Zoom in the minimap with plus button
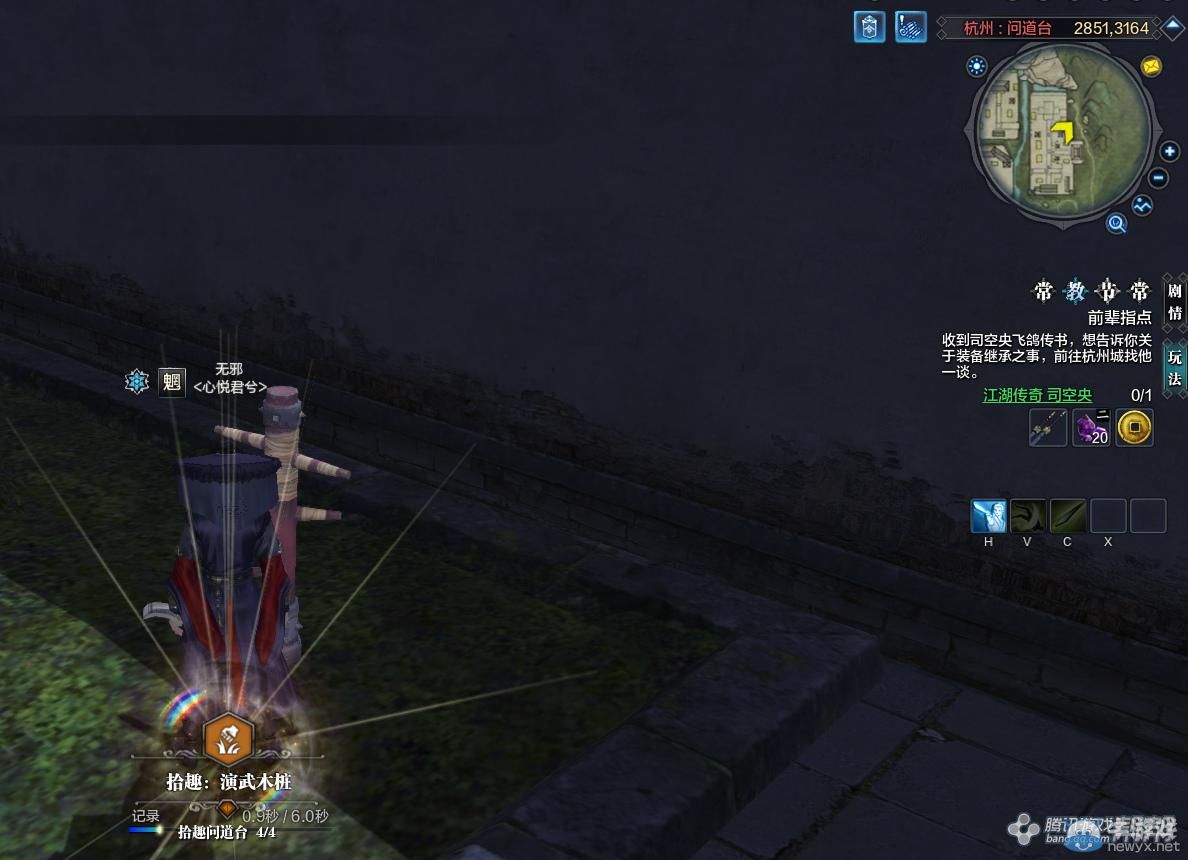Image resolution: width=1188 pixels, height=860 pixels. click(1169, 152)
